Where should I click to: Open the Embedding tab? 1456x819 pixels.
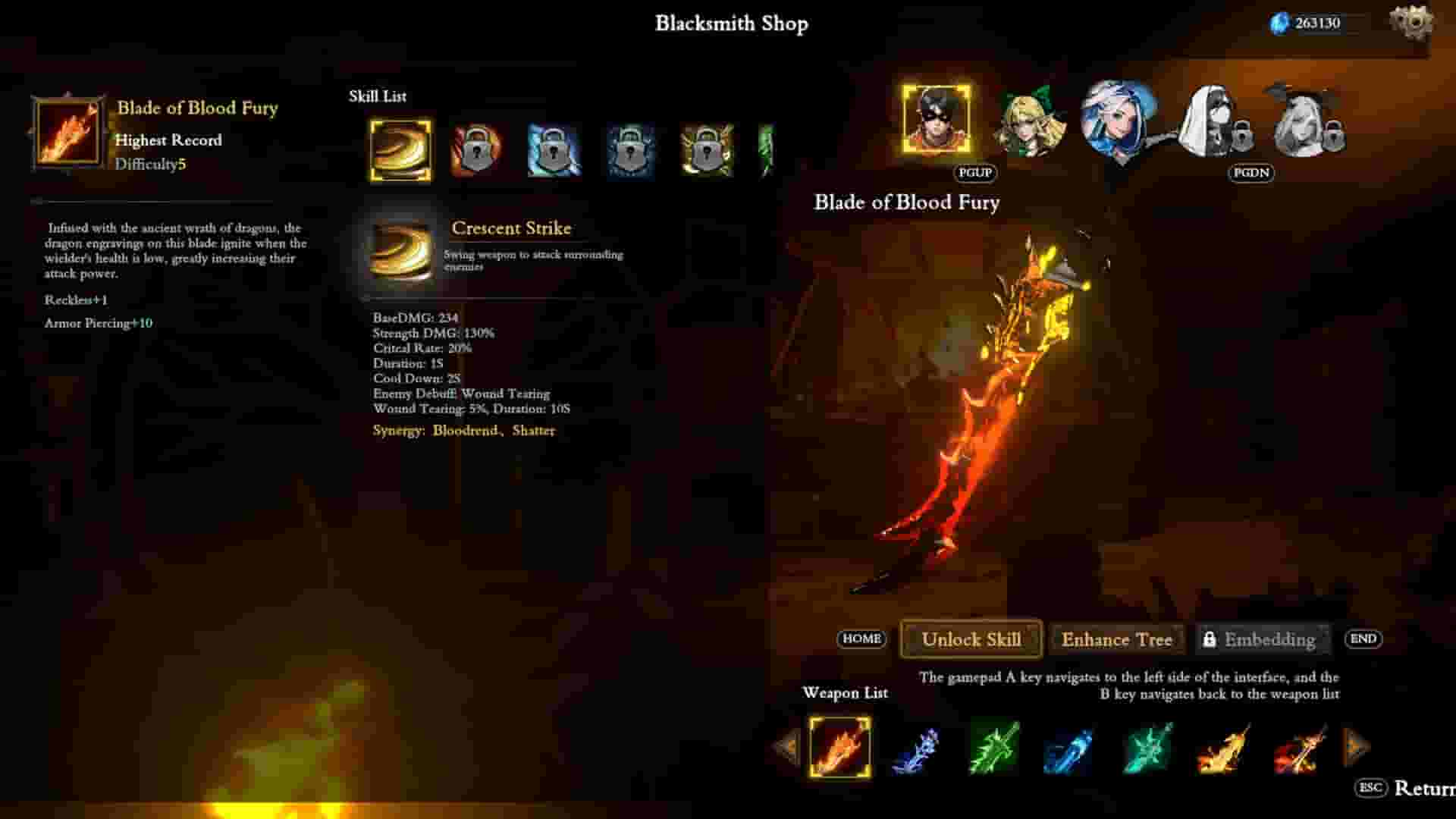(x=1261, y=639)
